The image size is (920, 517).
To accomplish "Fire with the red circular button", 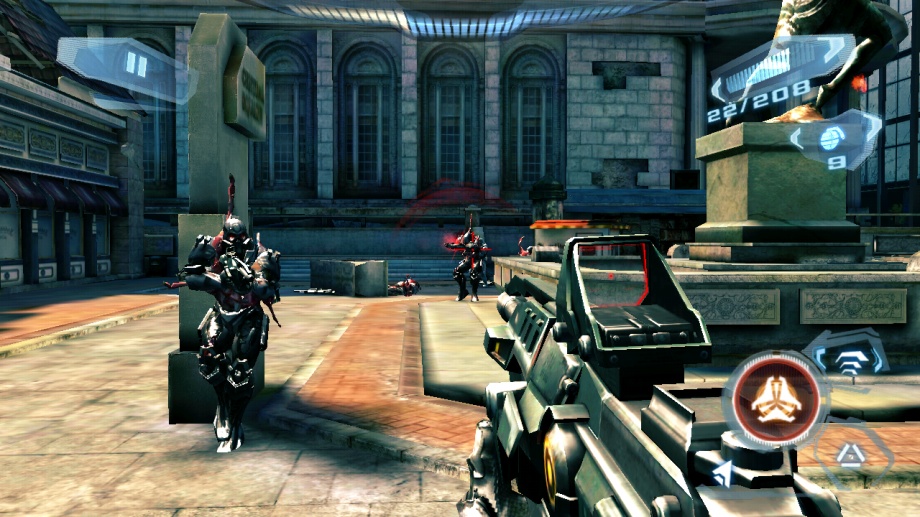I will coord(776,402).
